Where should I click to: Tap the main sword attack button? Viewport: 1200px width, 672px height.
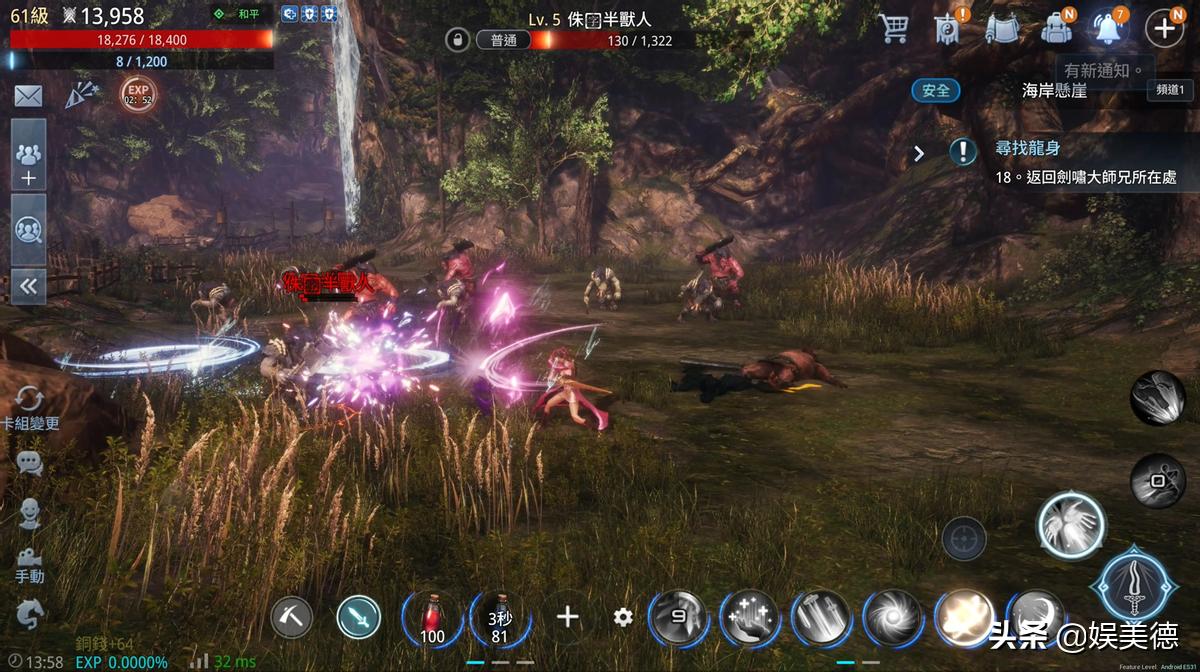1137,583
